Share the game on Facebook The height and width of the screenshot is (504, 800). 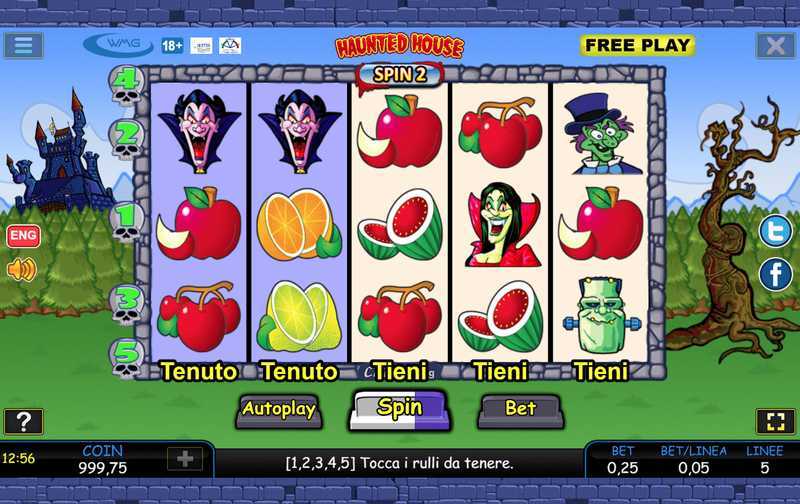point(775,274)
